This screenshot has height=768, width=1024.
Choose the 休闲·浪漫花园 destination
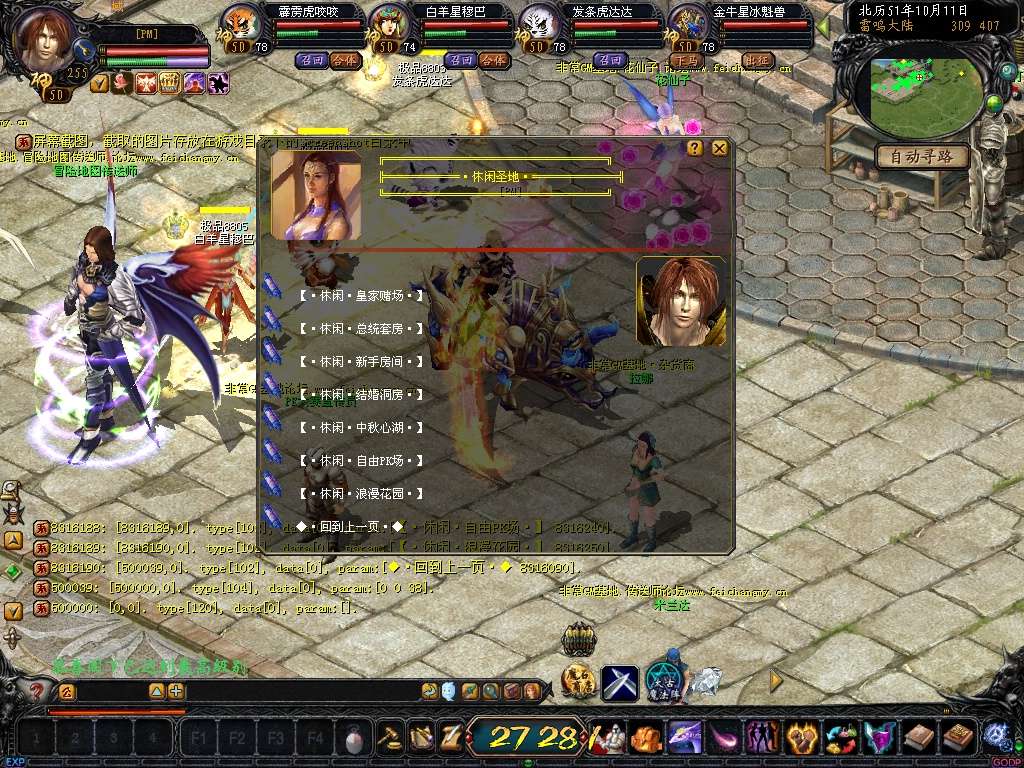pos(361,494)
